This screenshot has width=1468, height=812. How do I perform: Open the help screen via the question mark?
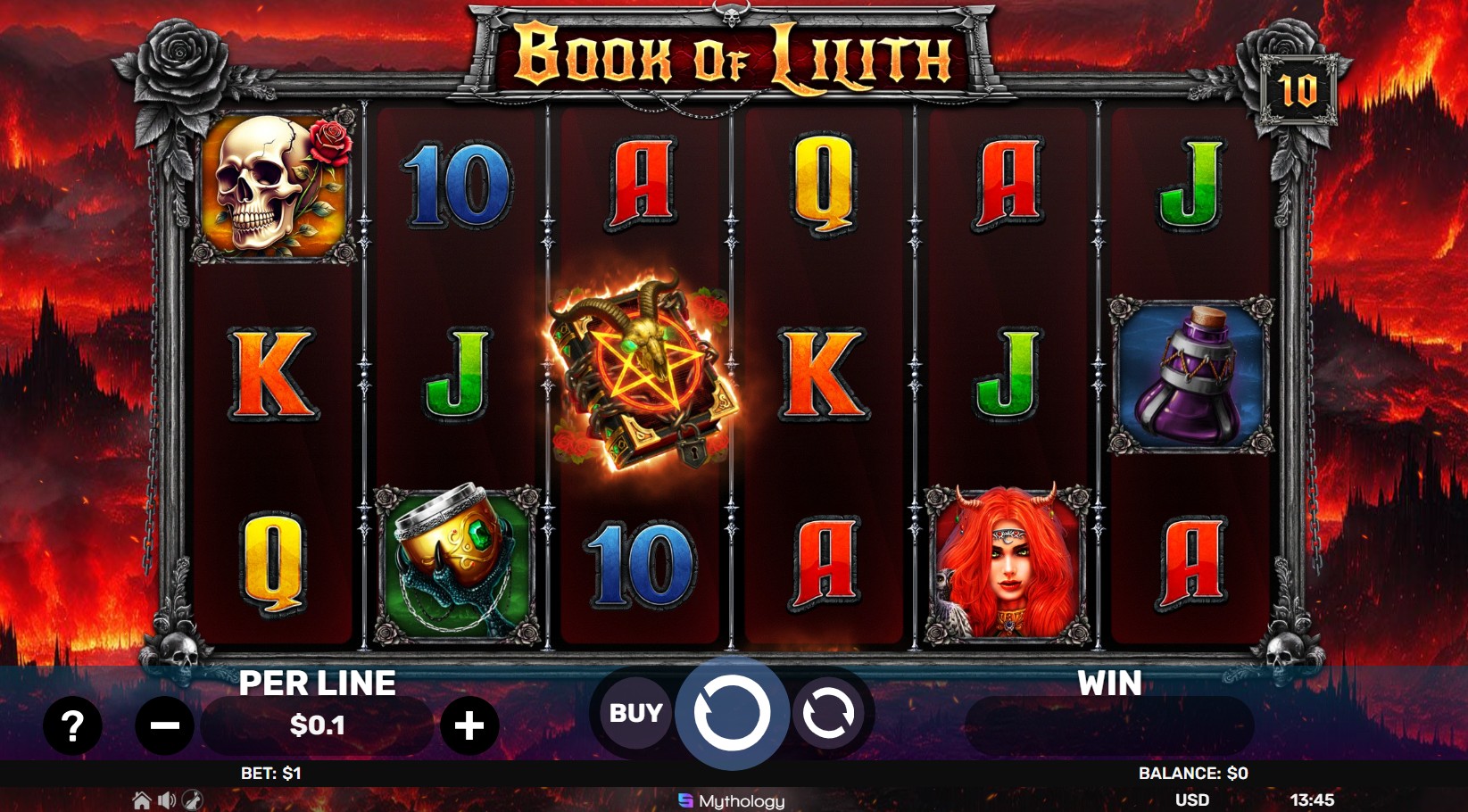click(73, 725)
